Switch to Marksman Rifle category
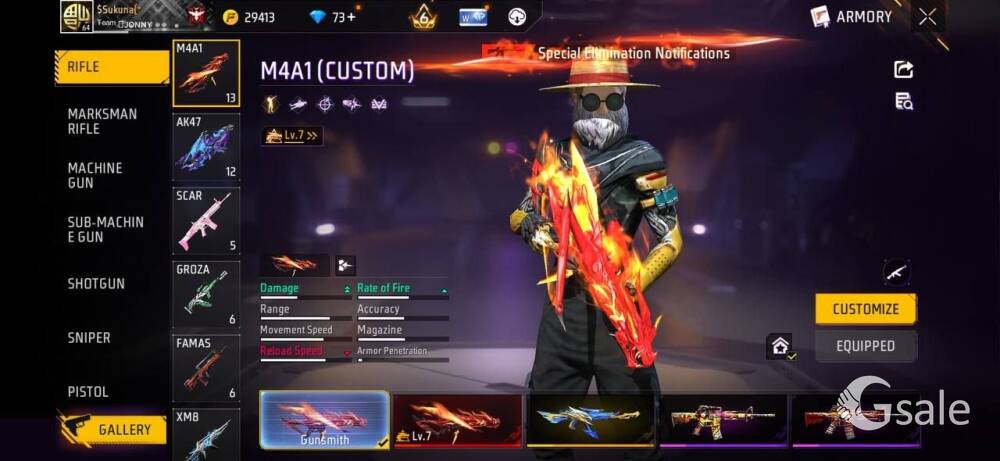Screen dimensions: 1000x461 coord(103,121)
